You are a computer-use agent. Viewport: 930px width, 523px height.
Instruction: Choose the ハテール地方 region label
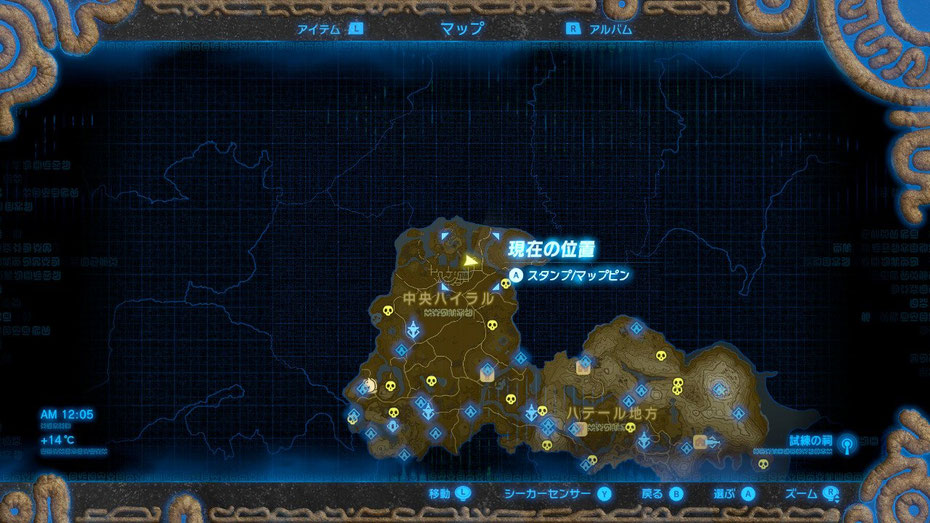pos(613,412)
